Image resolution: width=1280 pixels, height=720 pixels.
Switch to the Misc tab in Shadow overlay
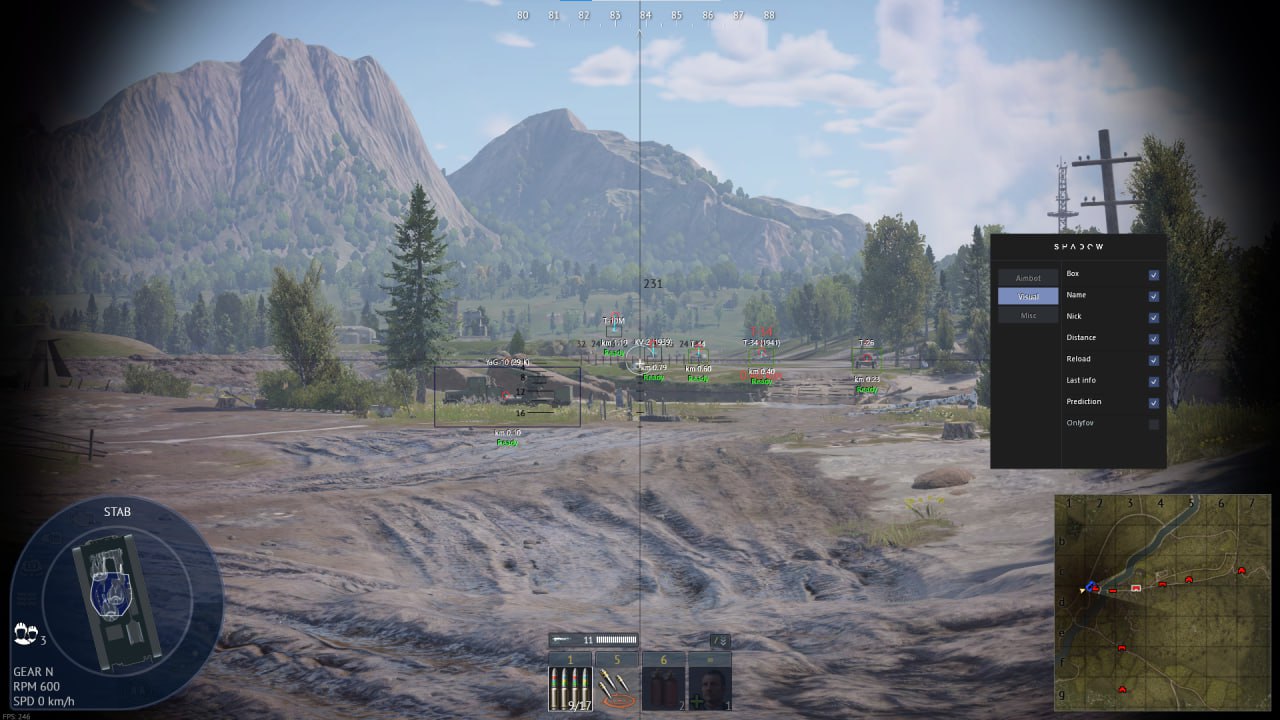pos(1028,316)
